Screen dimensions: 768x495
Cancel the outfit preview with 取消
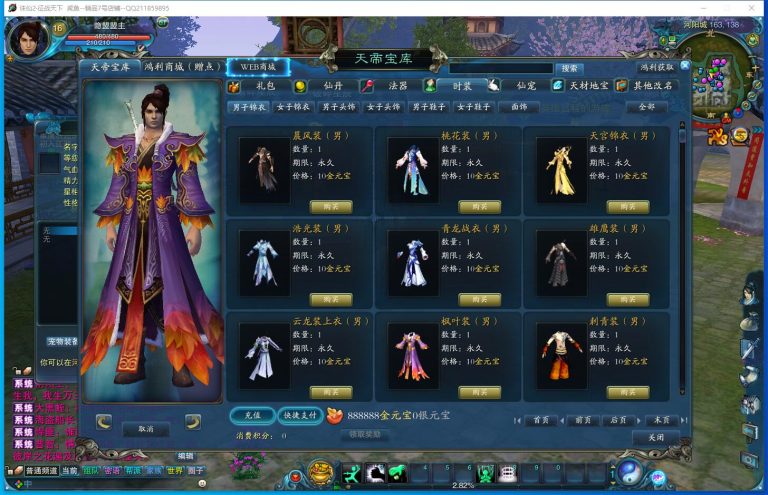[x=146, y=428]
